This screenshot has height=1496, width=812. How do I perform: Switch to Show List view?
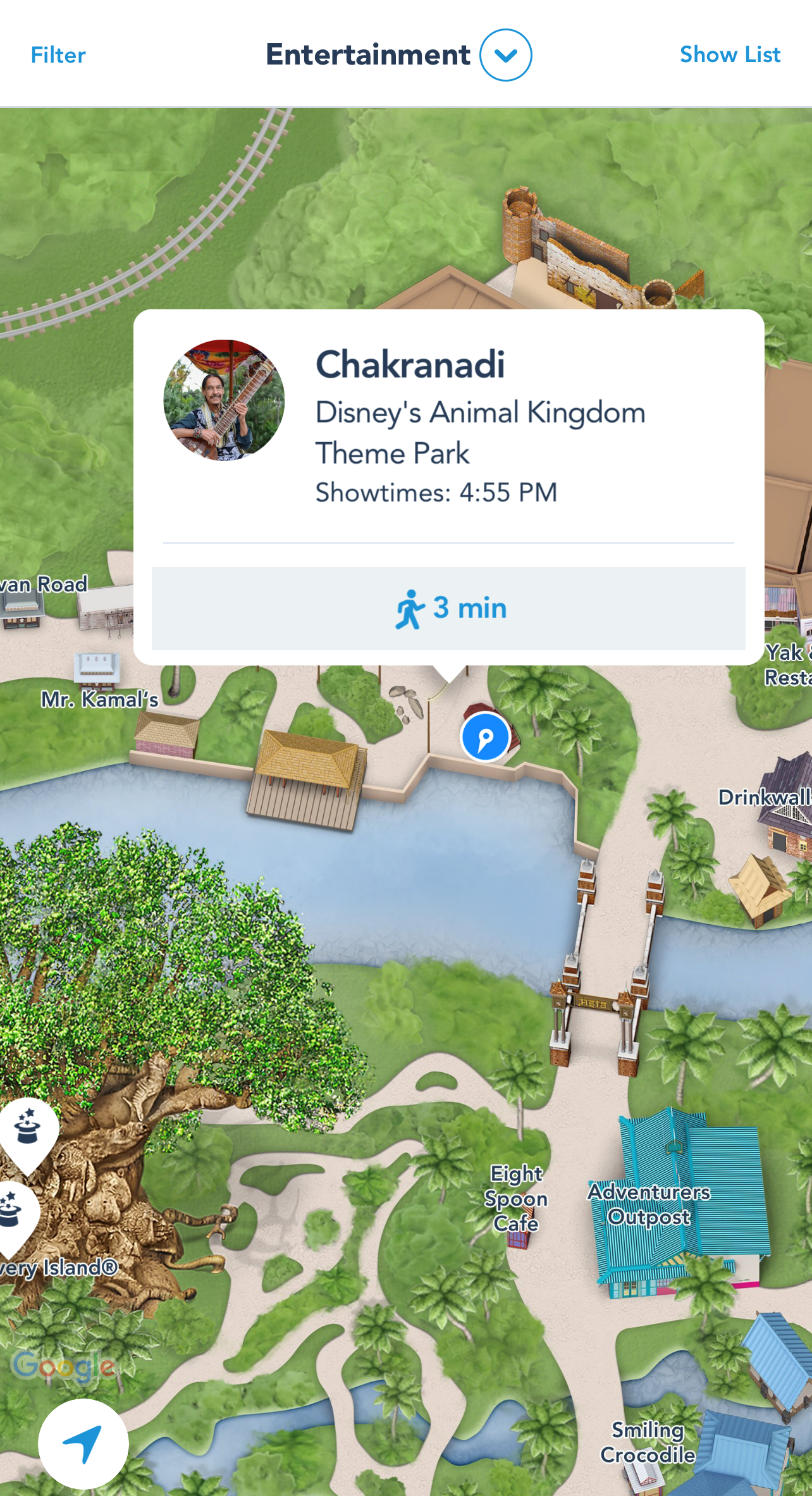730,55
